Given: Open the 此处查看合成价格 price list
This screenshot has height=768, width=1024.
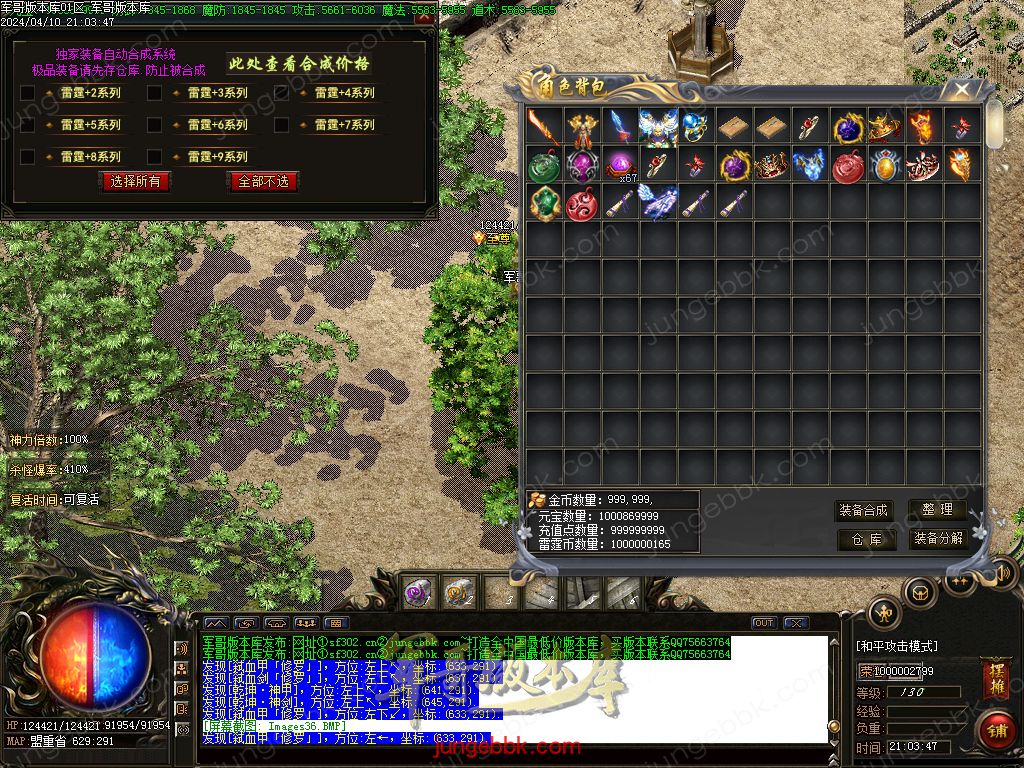Looking at the screenshot, I should pos(299,64).
